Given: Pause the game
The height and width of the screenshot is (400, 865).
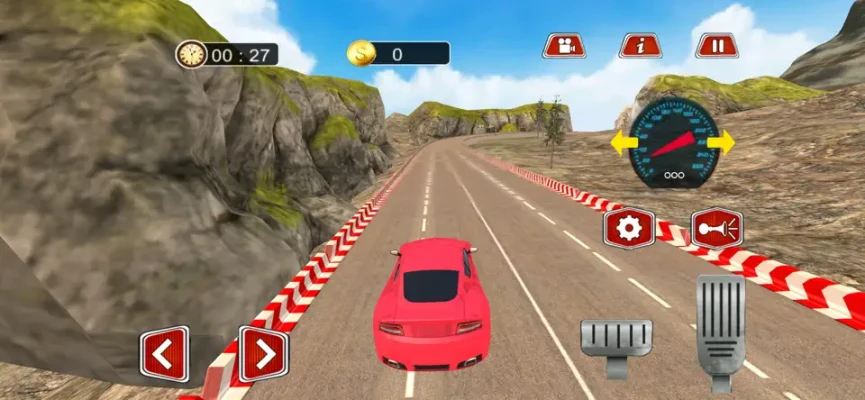Looking at the screenshot, I should click(x=717, y=46).
